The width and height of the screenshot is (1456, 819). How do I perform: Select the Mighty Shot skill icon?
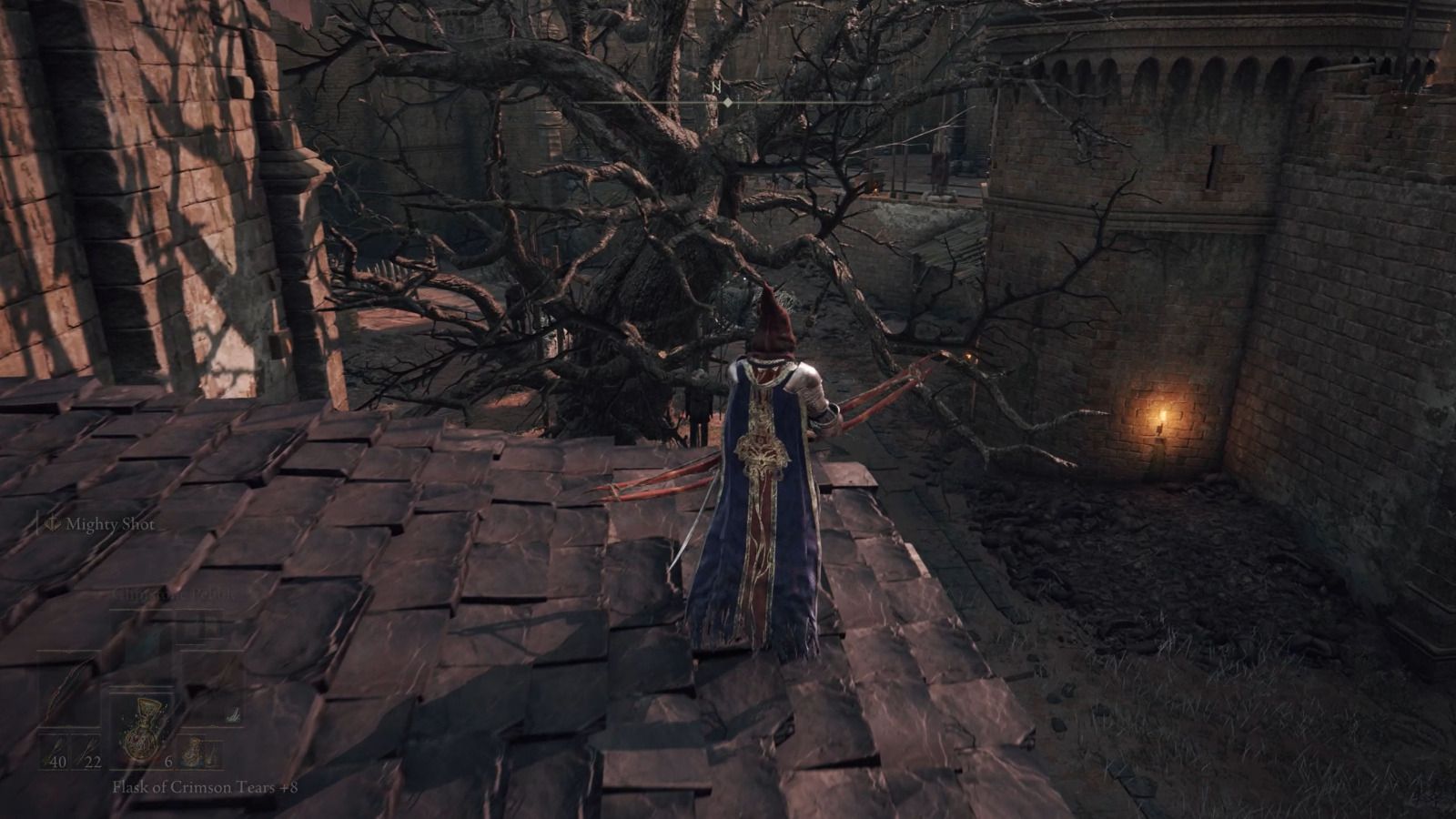point(51,524)
